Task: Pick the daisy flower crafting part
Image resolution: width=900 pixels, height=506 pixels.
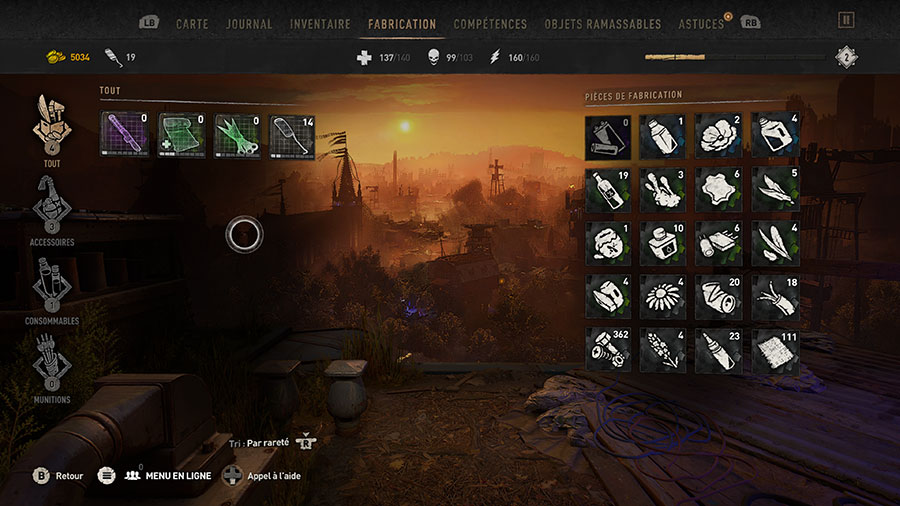Action: (x=663, y=296)
